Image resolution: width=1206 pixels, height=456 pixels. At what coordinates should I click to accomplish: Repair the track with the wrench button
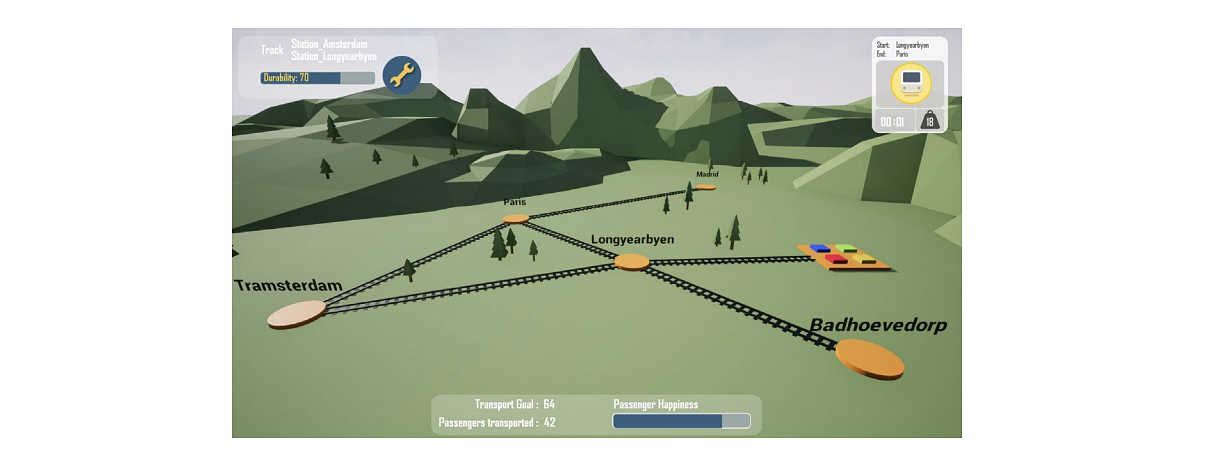(x=402, y=75)
